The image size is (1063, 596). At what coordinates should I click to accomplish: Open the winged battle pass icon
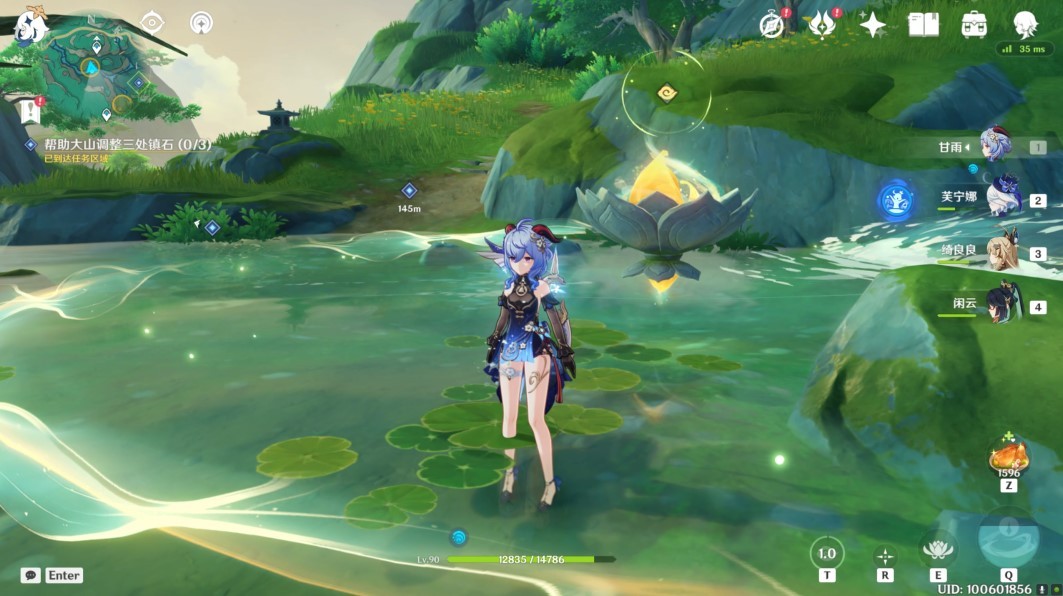coord(821,25)
